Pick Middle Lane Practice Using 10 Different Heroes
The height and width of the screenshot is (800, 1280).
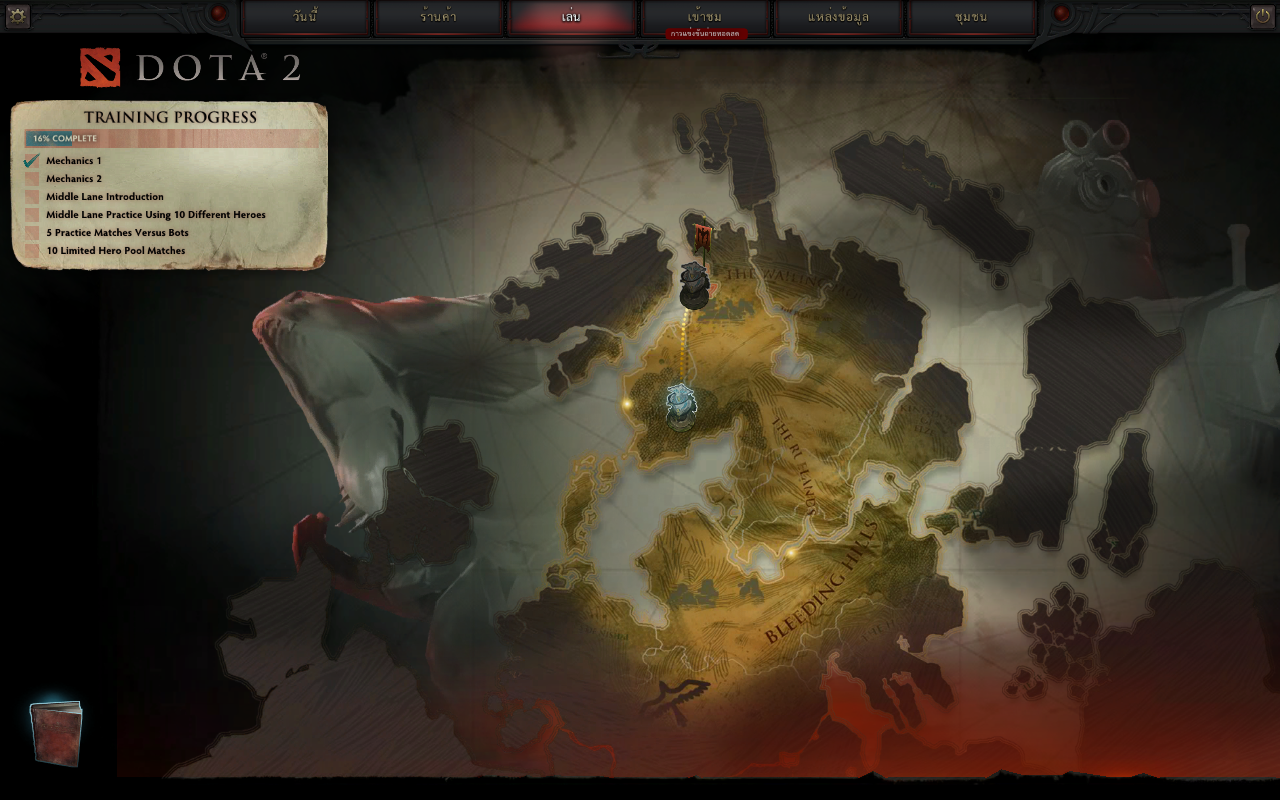tap(155, 215)
